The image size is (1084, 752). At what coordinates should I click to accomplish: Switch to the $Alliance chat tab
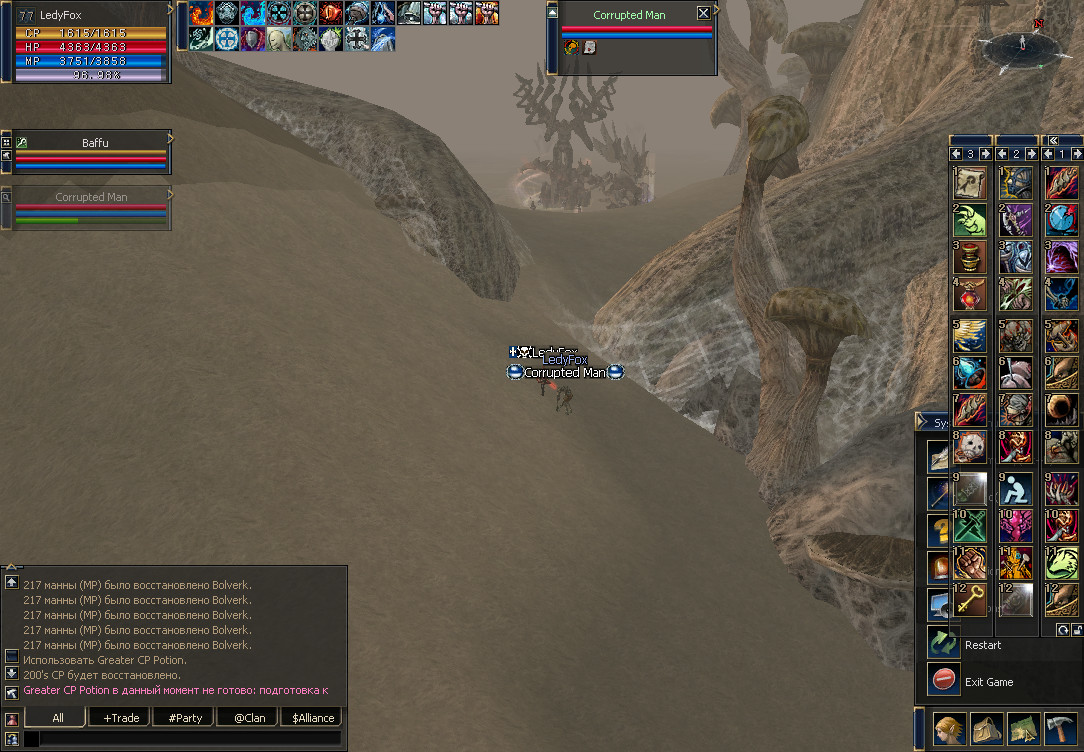point(312,717)
